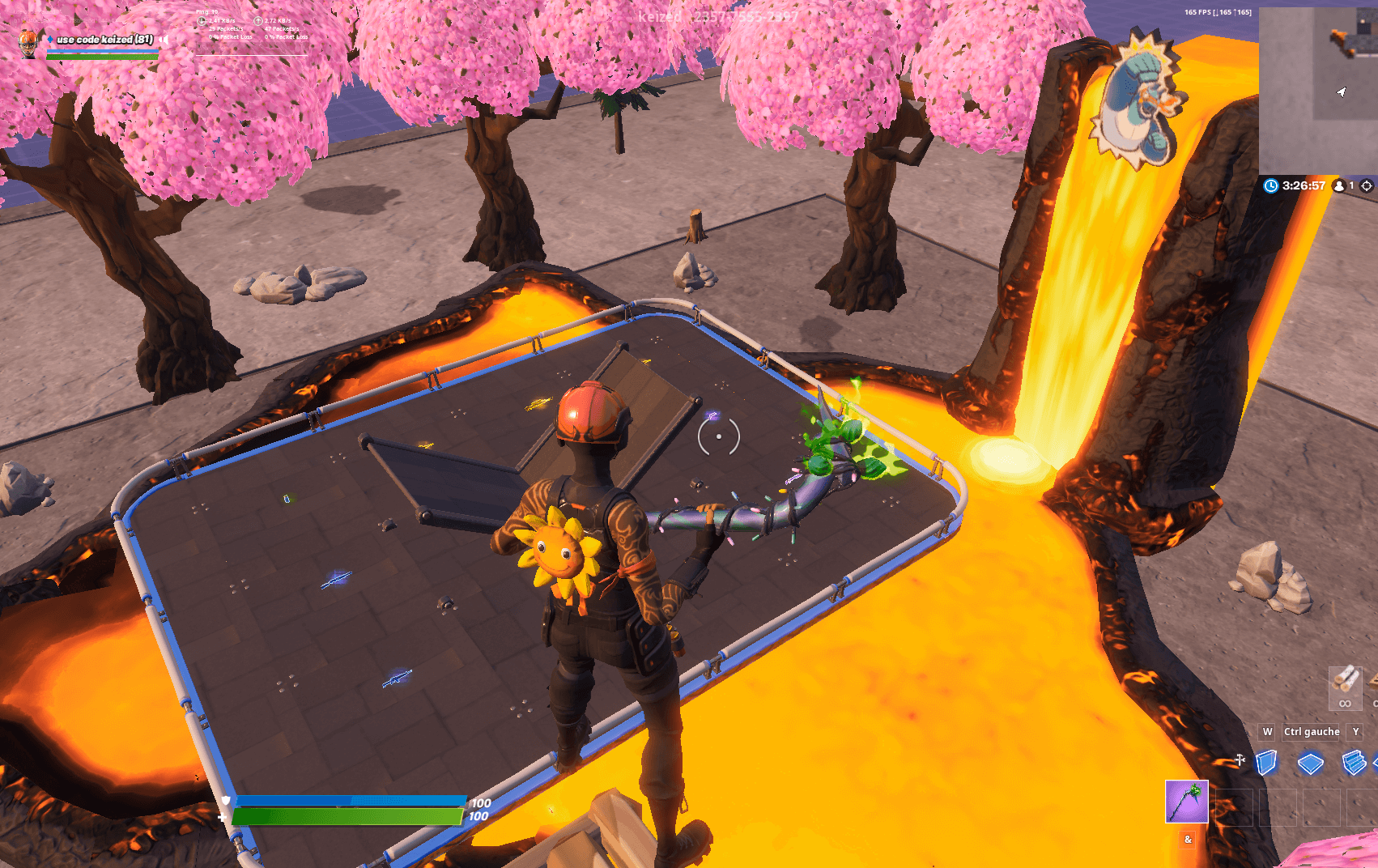Select the pickaxe in the hotbar slot
Viewport: 1378px width, 868px height.
[1186, 801]
